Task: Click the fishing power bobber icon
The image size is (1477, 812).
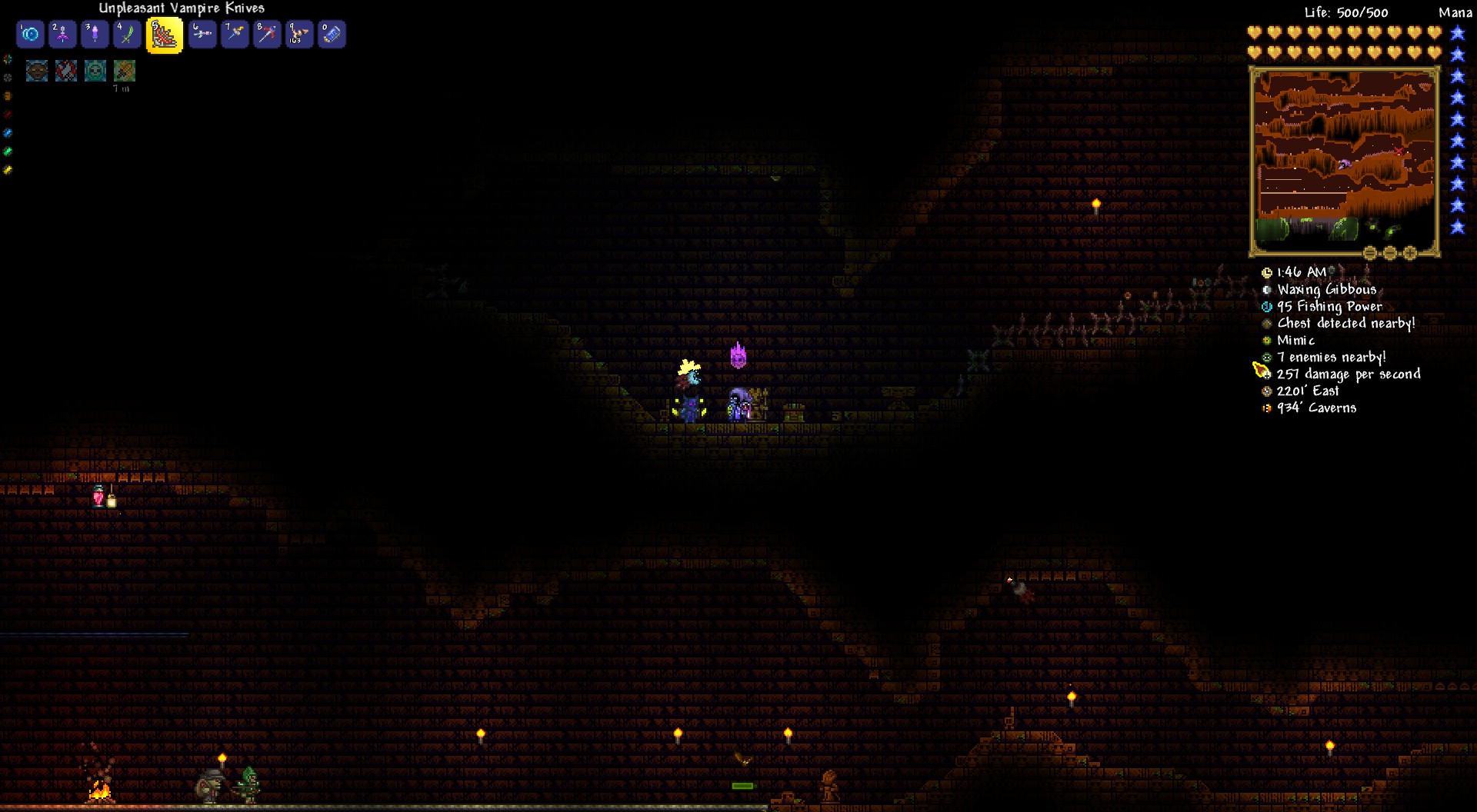Action: [1266, 306]
